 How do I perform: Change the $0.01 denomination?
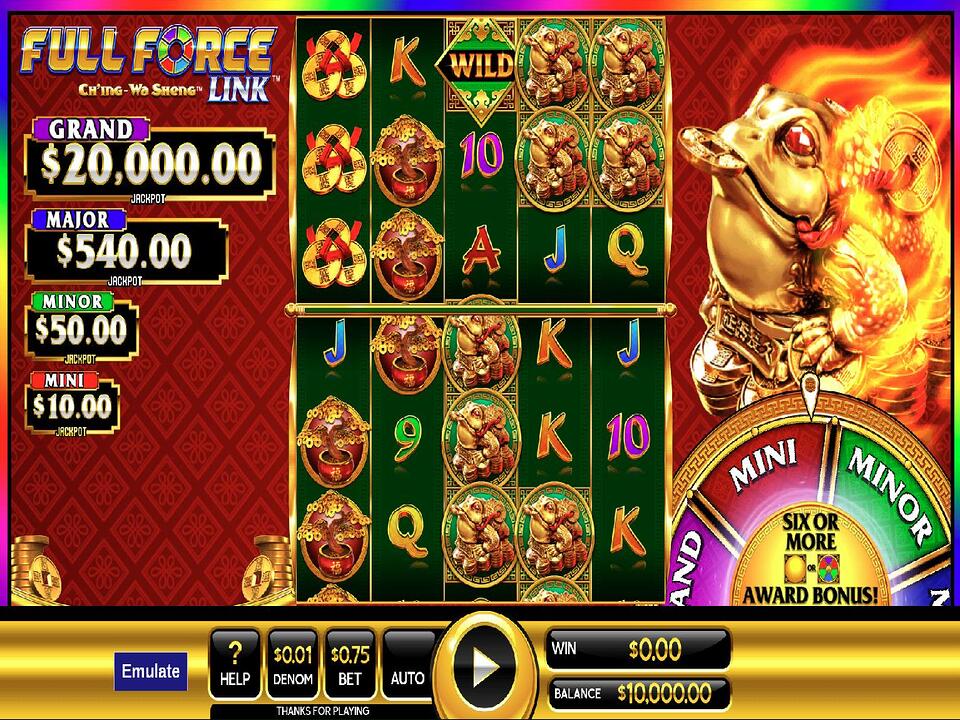[x=292, y=666]
